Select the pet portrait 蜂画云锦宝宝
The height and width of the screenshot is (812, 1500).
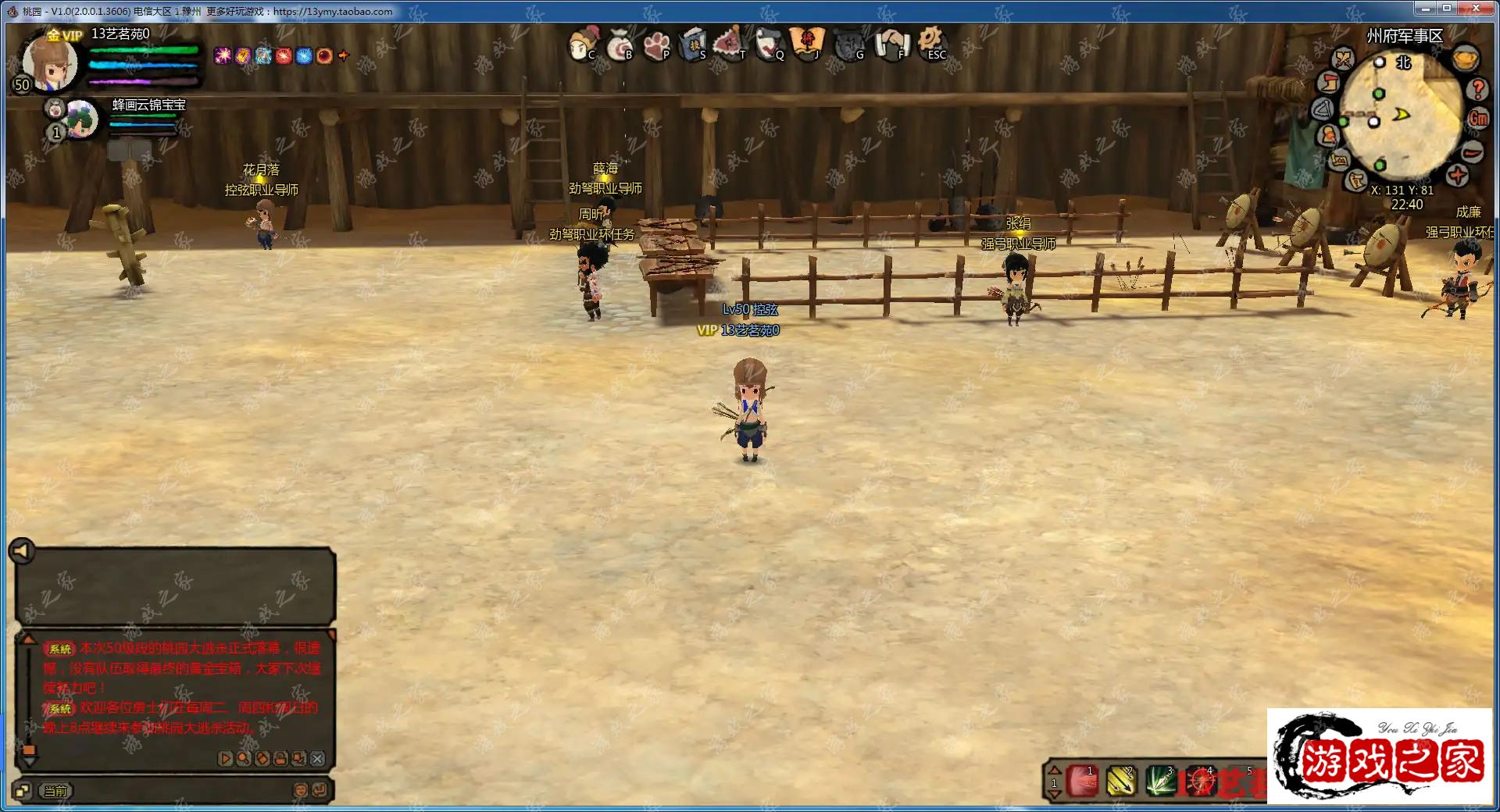(80, 119)
